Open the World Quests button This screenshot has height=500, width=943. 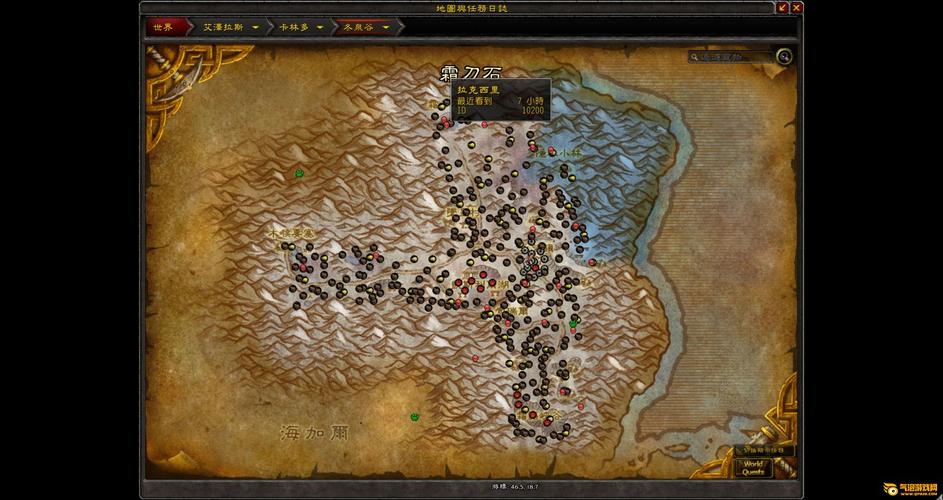(753, 467)
